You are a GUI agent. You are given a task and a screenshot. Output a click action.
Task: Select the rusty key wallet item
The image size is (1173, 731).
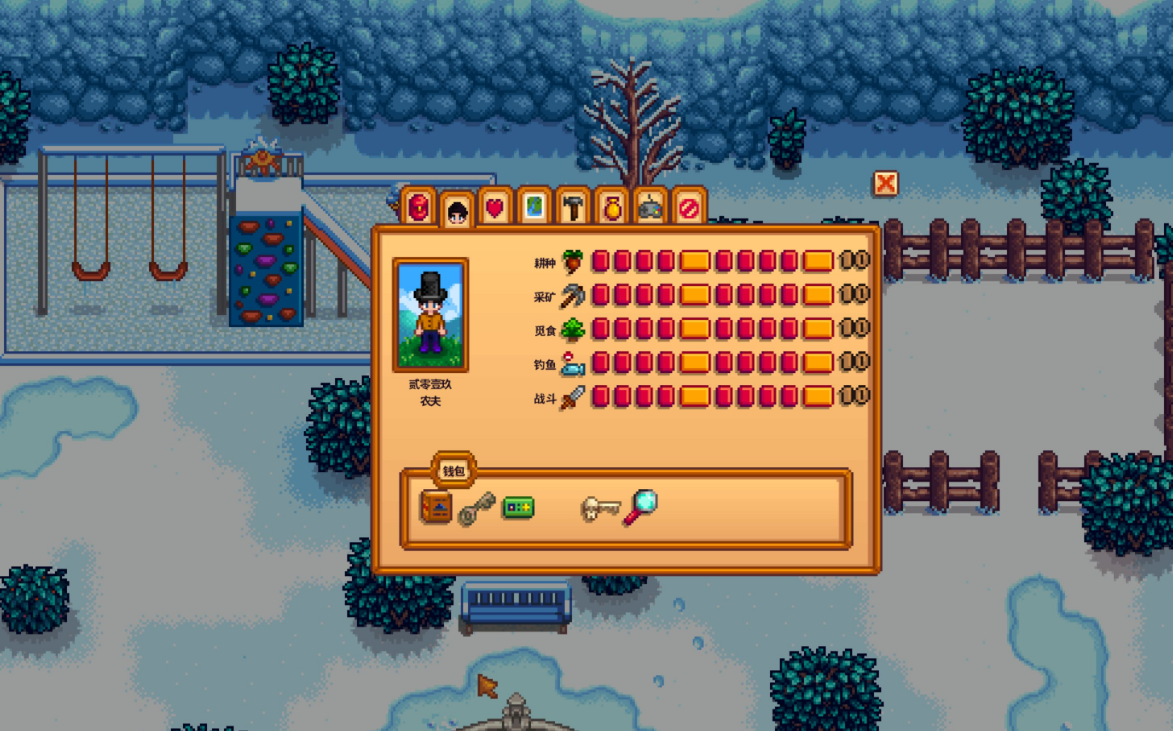pyautogui.click(x=476, y=508)
